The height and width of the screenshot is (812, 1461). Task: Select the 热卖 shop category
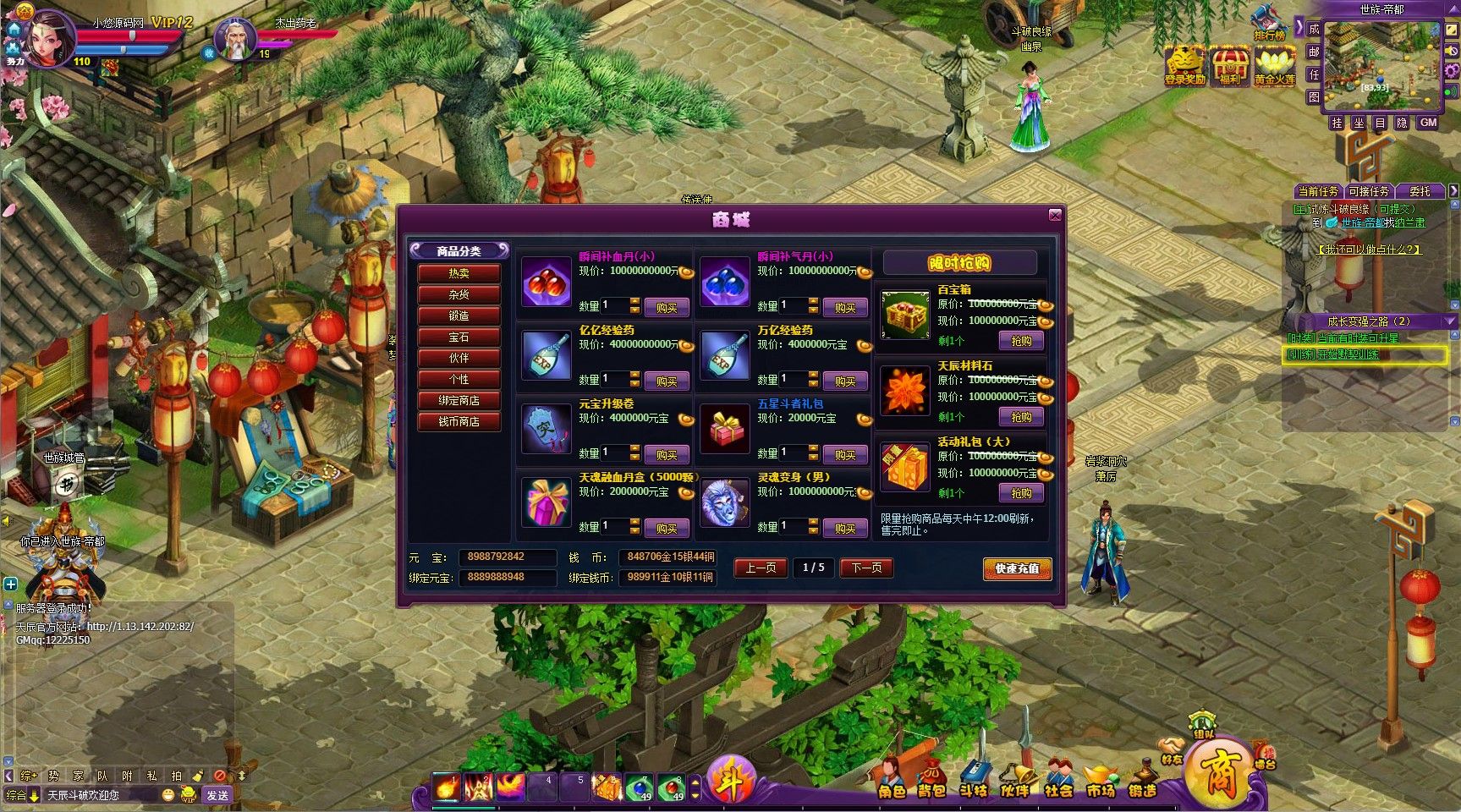pyautogui.click(x=459, y=273)
